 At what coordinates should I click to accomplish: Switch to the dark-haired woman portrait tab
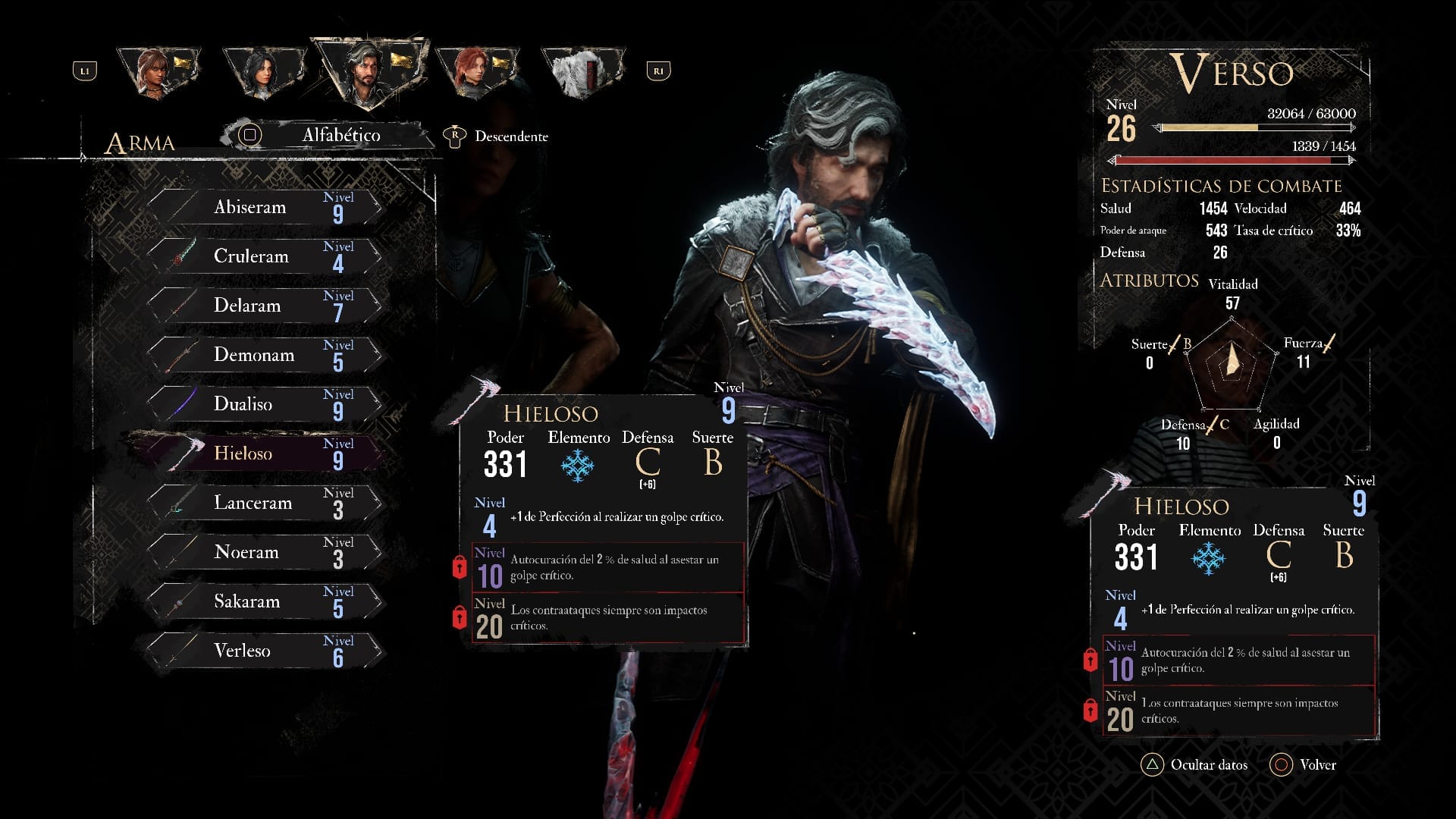pyautogui.click(x=263, y=72)
